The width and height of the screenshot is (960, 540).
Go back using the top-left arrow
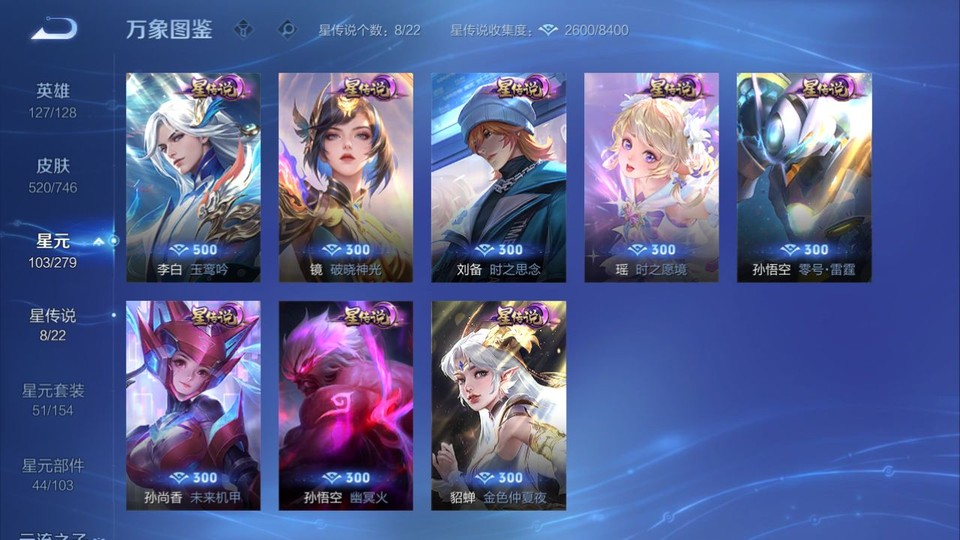[54, 29]
